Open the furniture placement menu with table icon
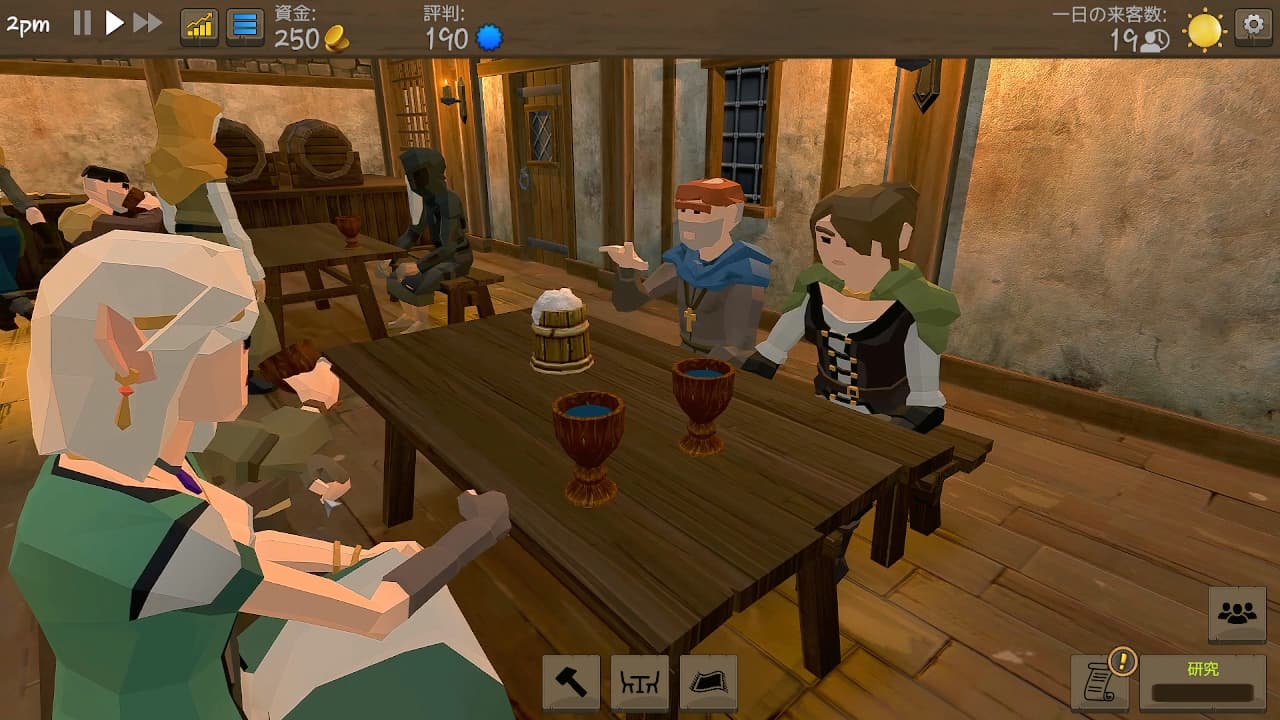This screenshot has width=1280, height=720. (640, 682)
